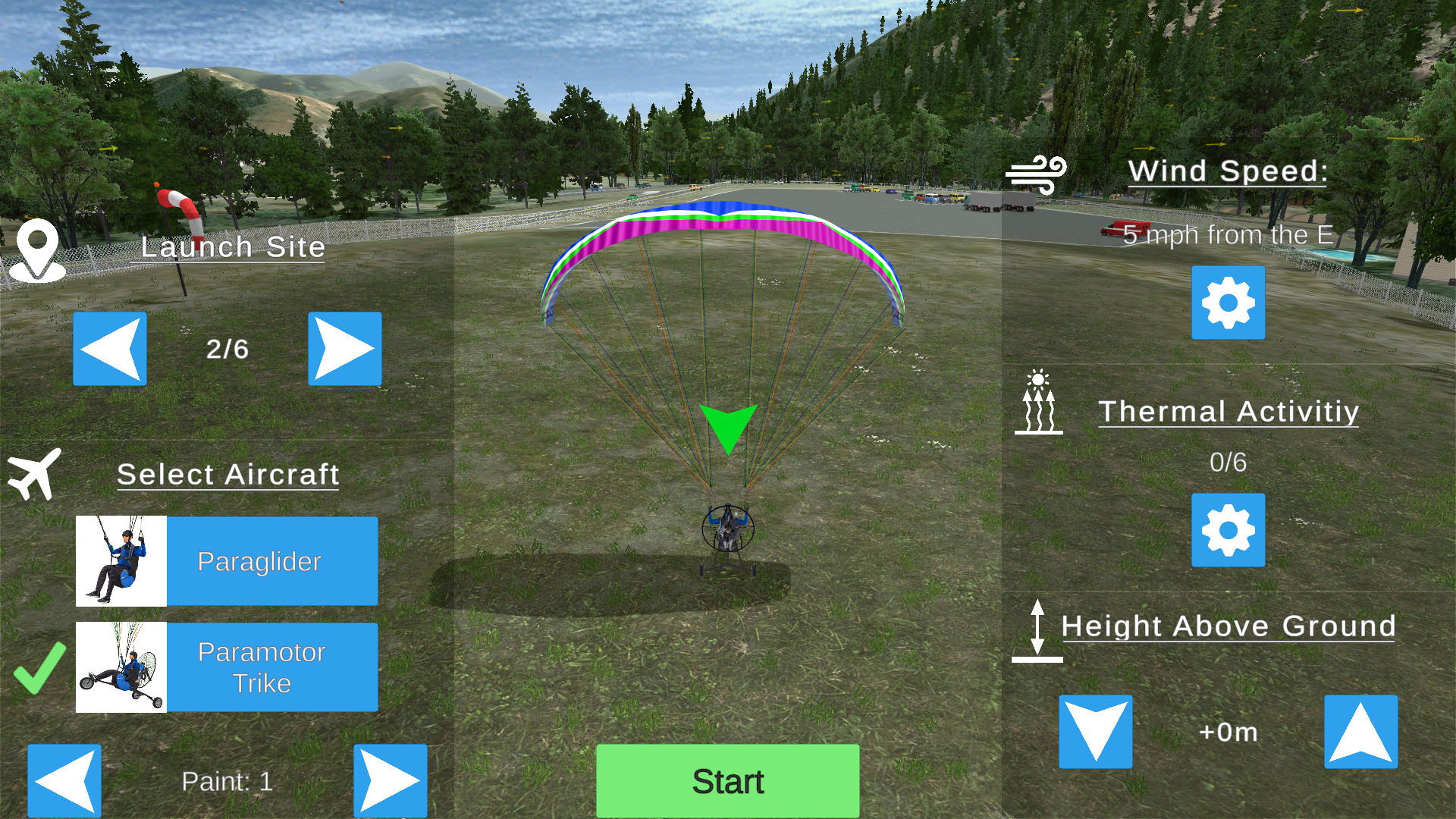Viewport: 1456px width, 819px height.
Task: Click the Select Aircraft airplane icon
Action: click(34, 472)
